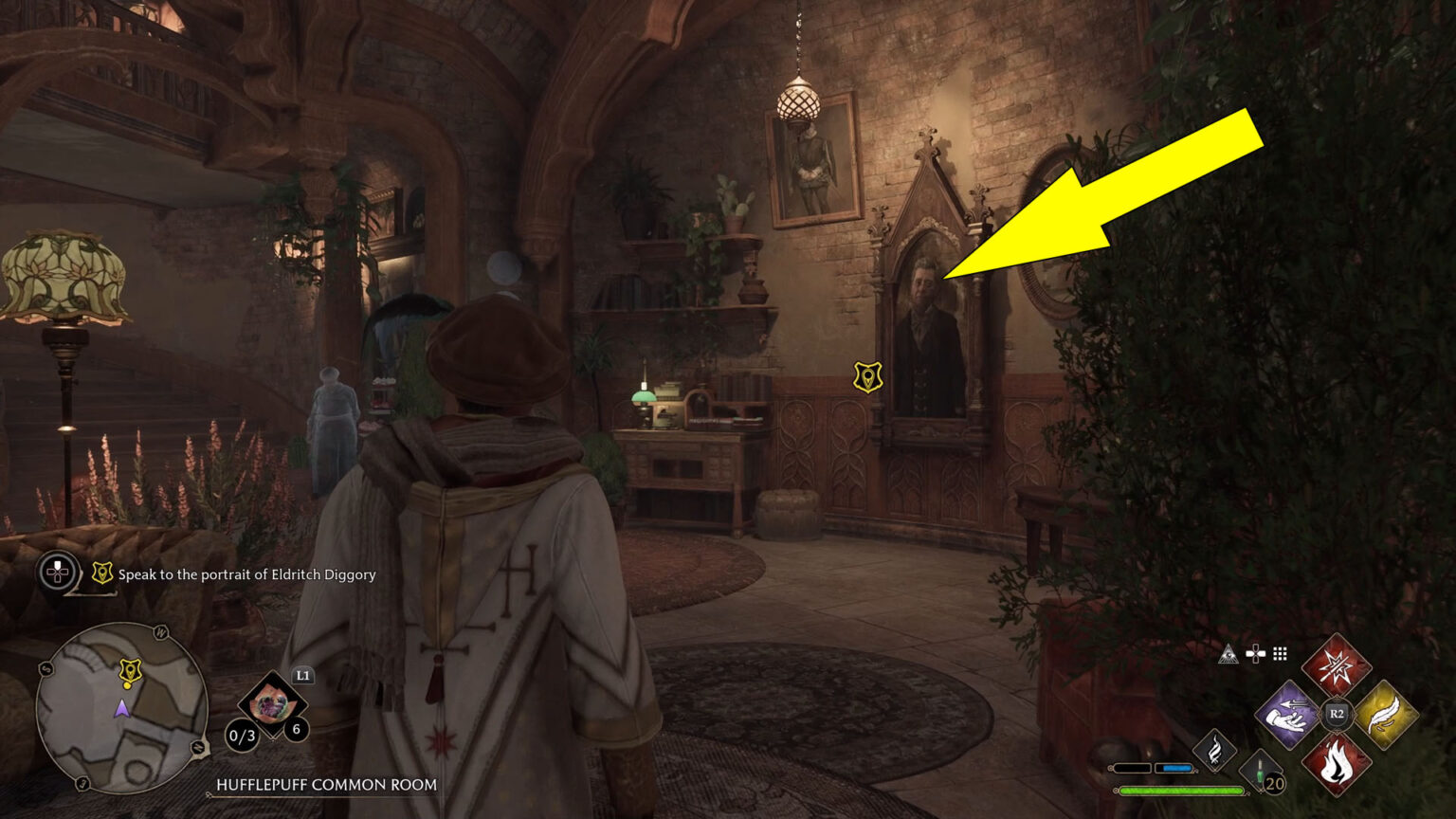1456x819 pixels.
Task: Click the yellow quest waypoint beside the portrait
Action: (x=867, y=377)
